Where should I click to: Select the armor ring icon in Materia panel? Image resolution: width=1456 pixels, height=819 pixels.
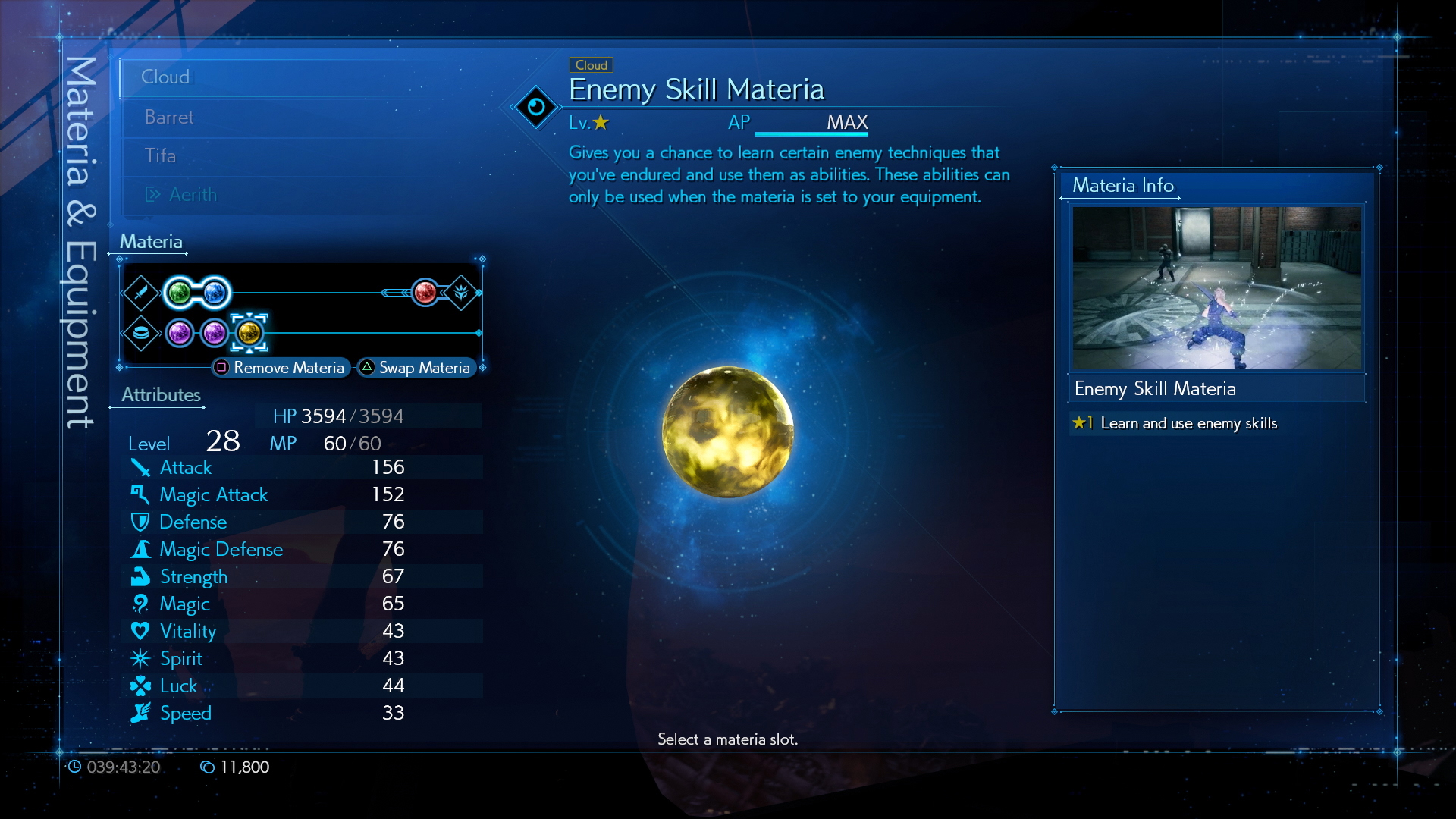click(142, 331)
